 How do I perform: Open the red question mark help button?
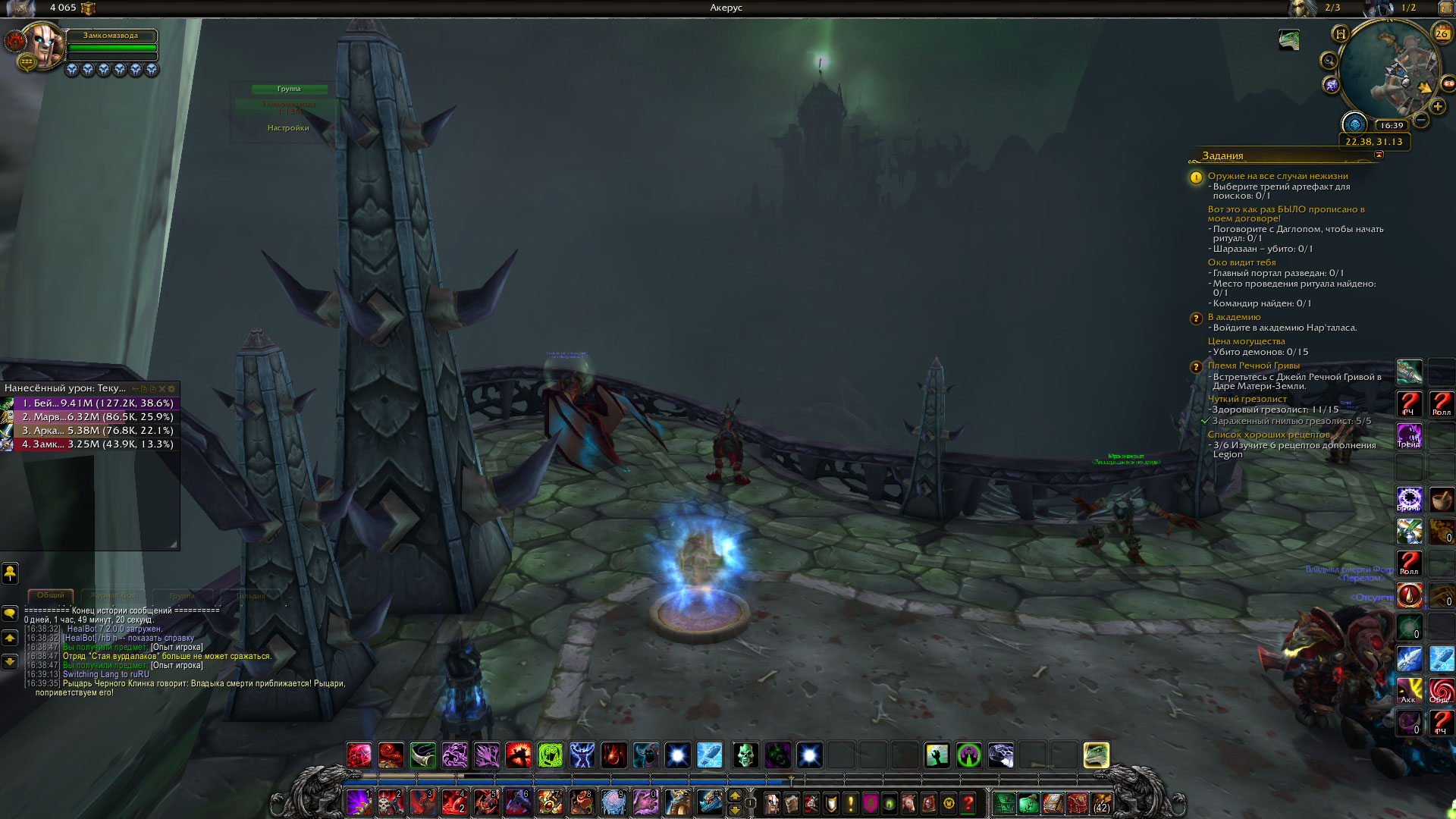click(x=968, y=803)
